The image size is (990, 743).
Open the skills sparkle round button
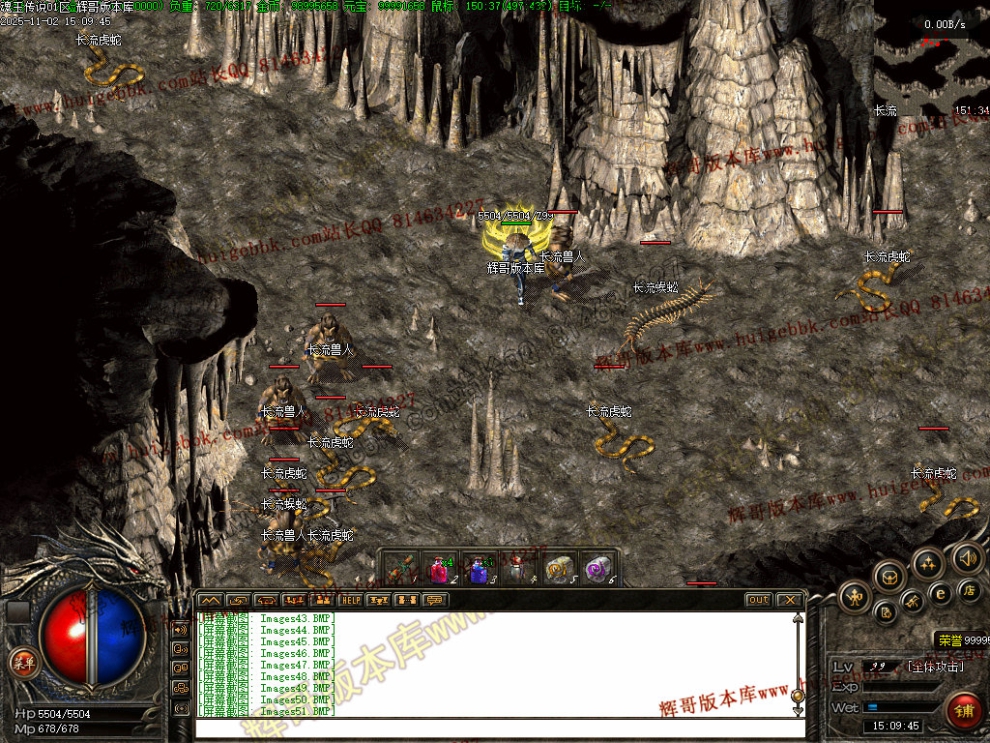pyautogui.click(x=928, y=562)
